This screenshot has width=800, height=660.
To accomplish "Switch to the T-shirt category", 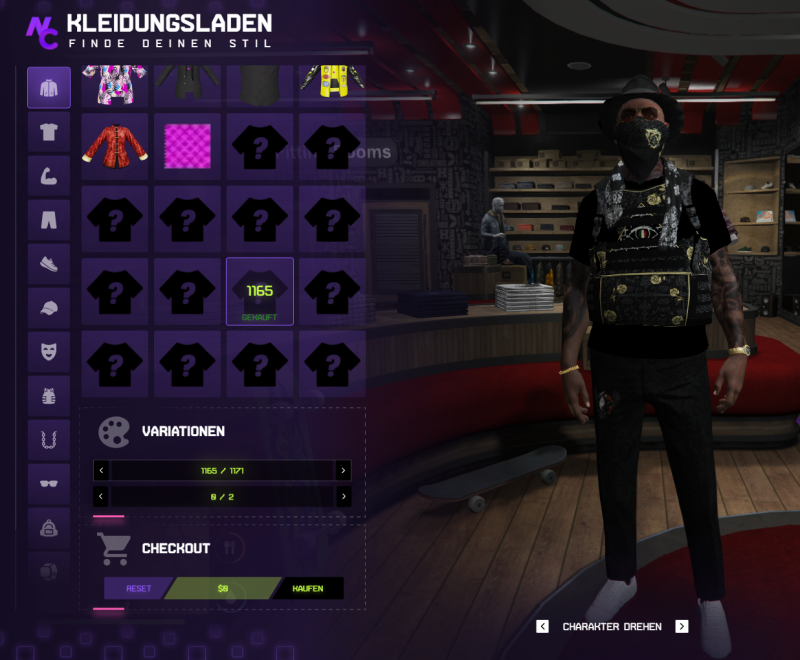I will (x=49, y=132).
